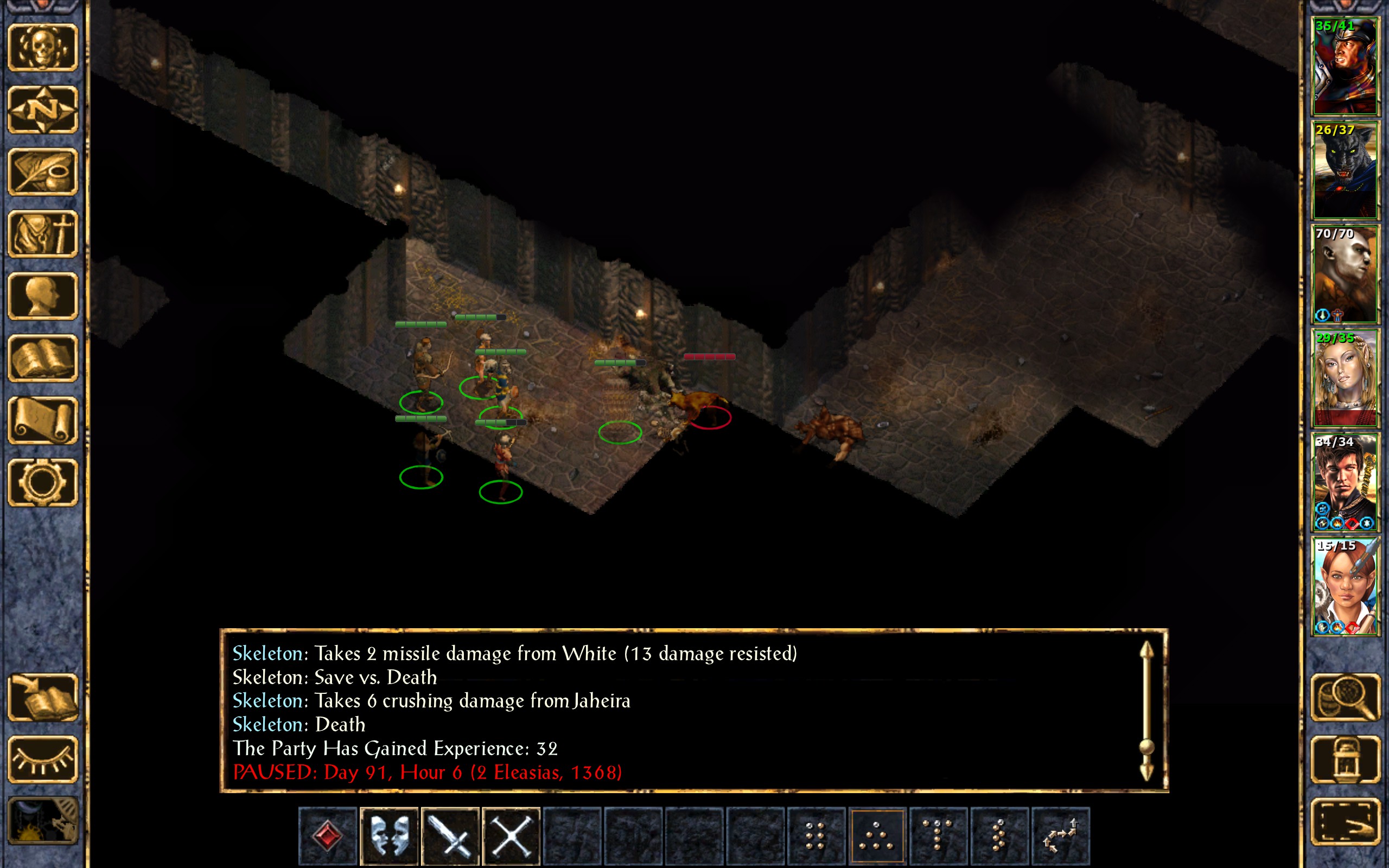Screen dimensions: 1389x868
Task: Select the 35/41 helmeted warrior portrait
Action: (1345, 66)
